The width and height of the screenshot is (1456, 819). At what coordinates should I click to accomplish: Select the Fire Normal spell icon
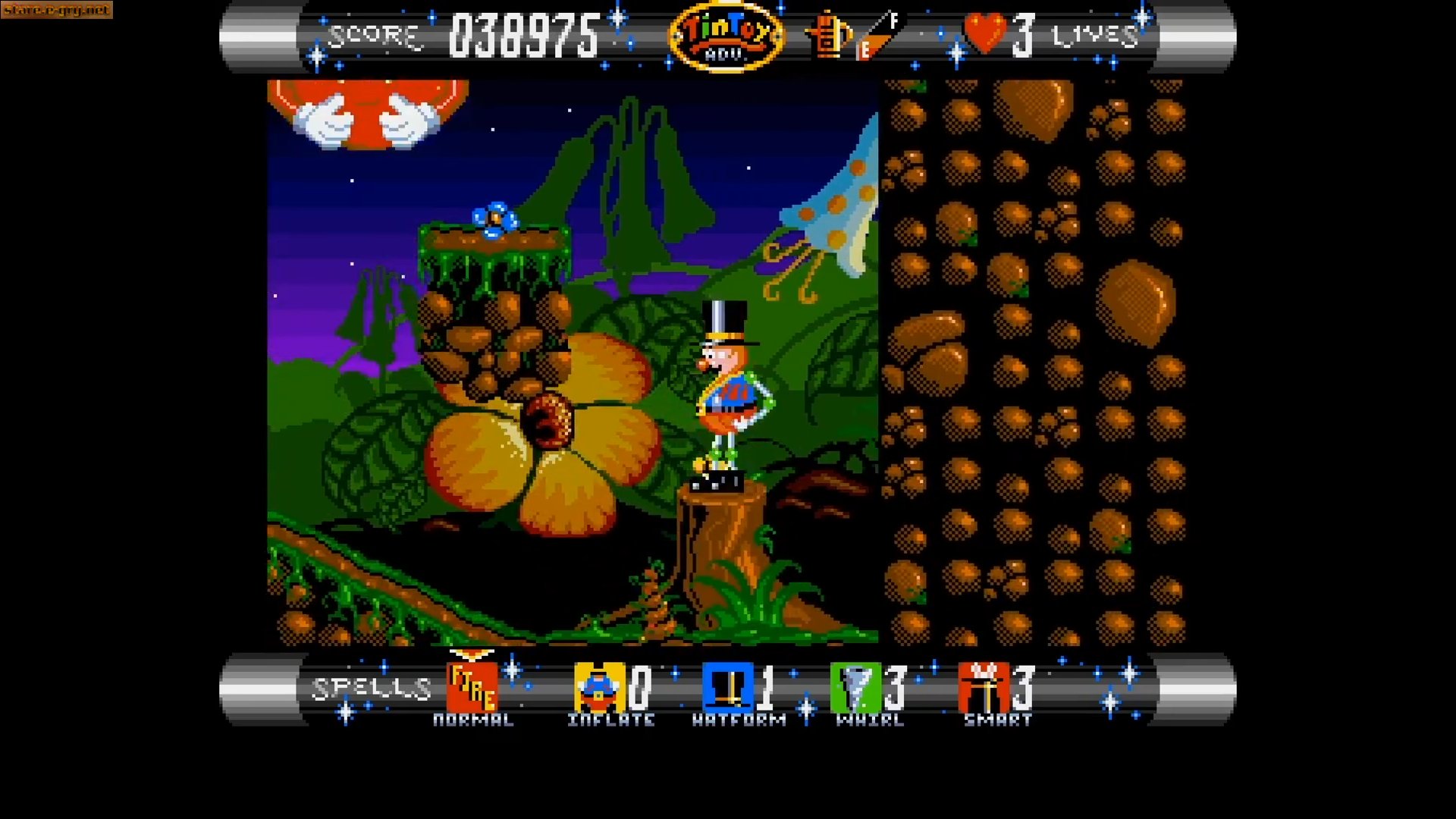(472, 687)
